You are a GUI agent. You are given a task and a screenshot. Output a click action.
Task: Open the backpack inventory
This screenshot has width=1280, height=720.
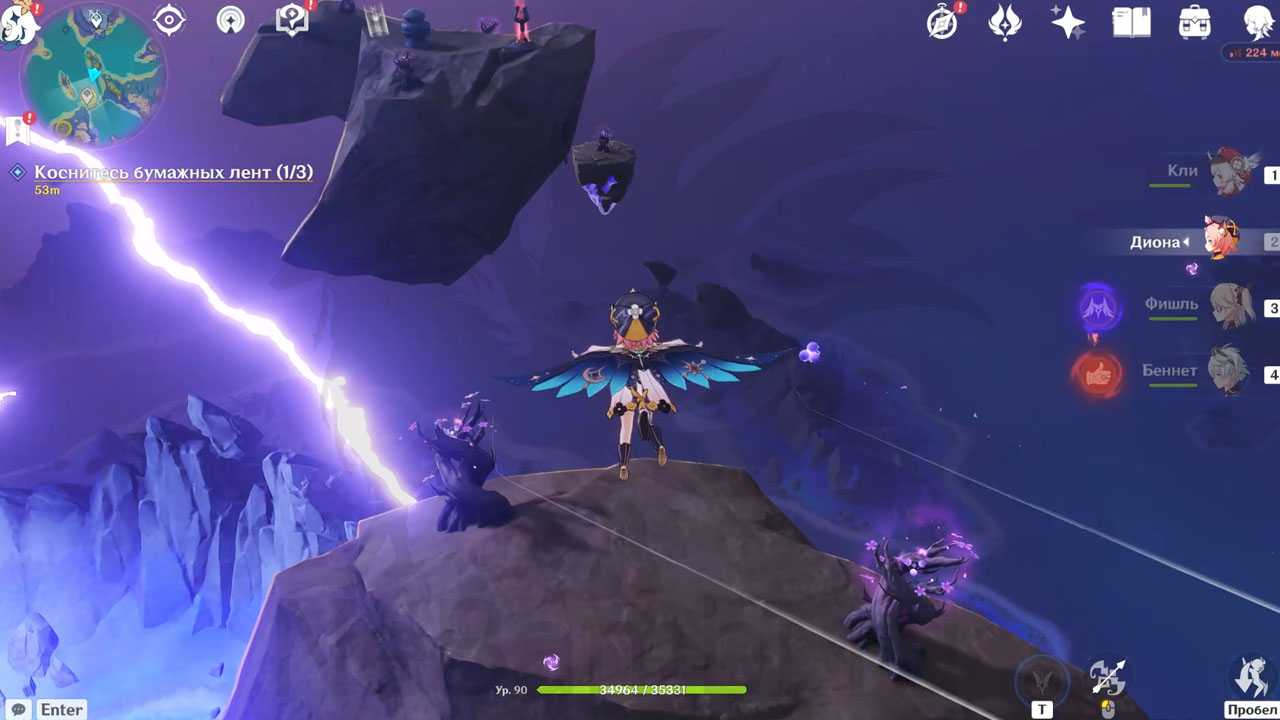(1194, 22)
